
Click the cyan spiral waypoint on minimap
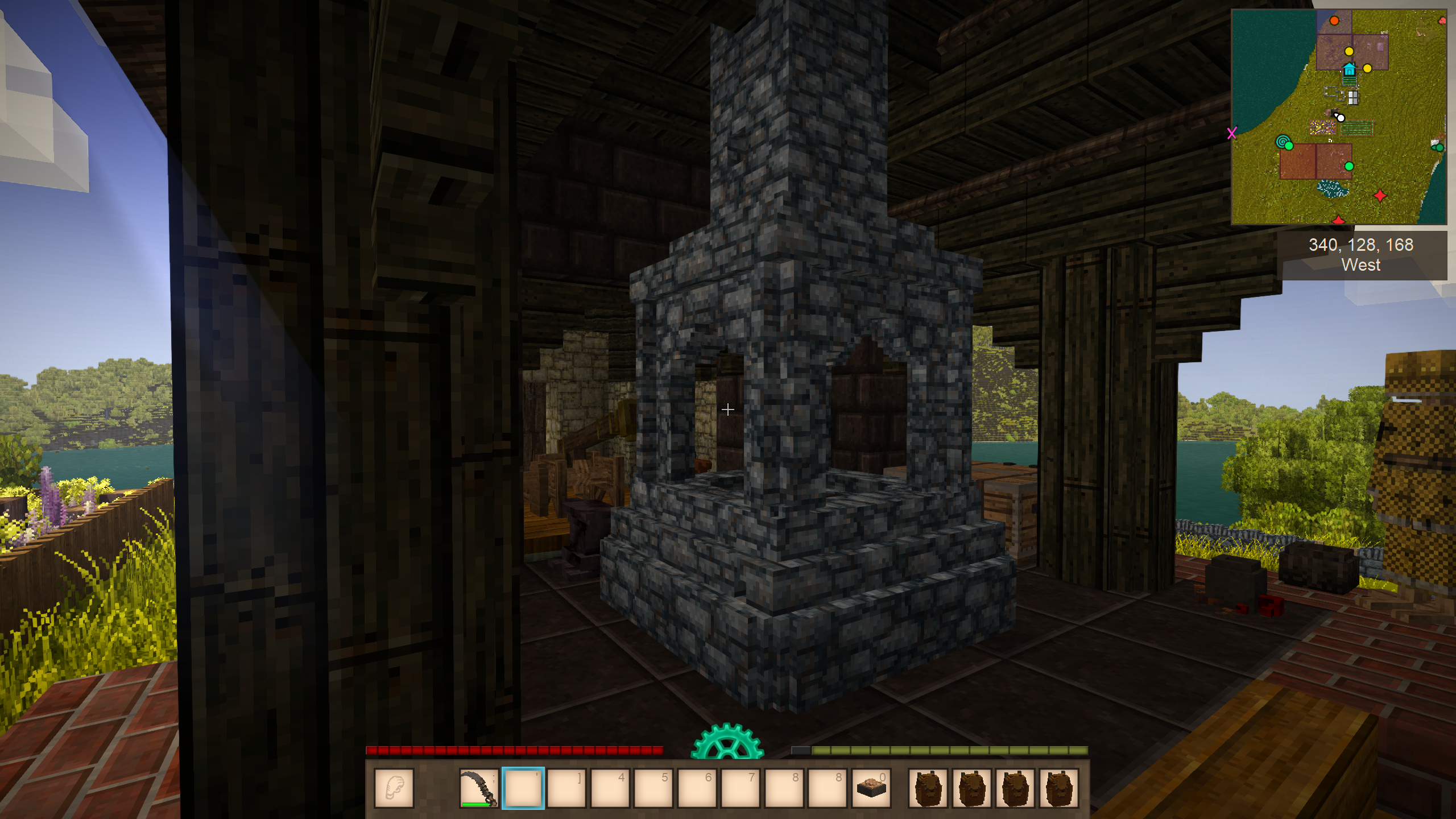coord(1283,141)
